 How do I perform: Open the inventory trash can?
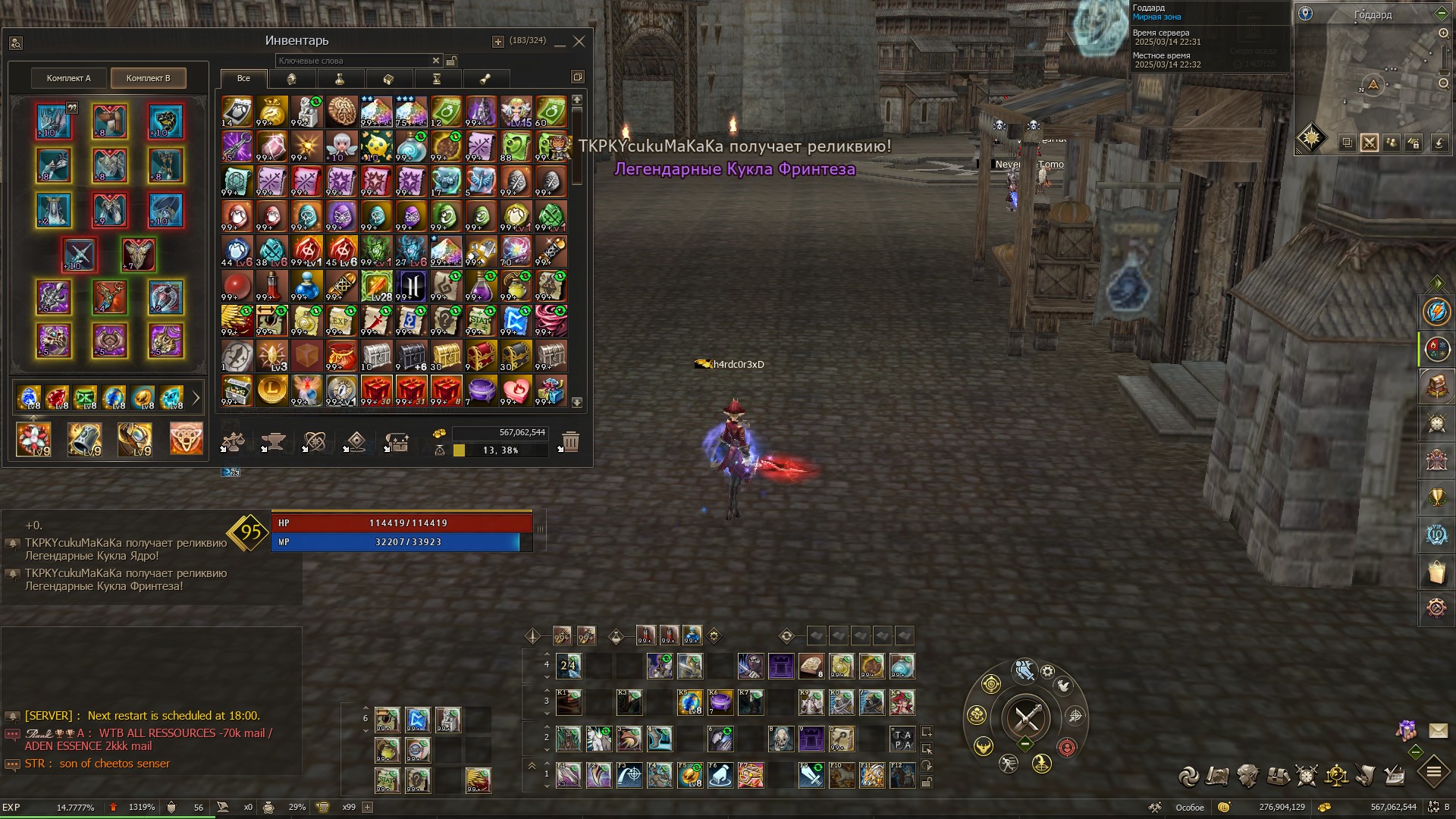tap(570, 441)
